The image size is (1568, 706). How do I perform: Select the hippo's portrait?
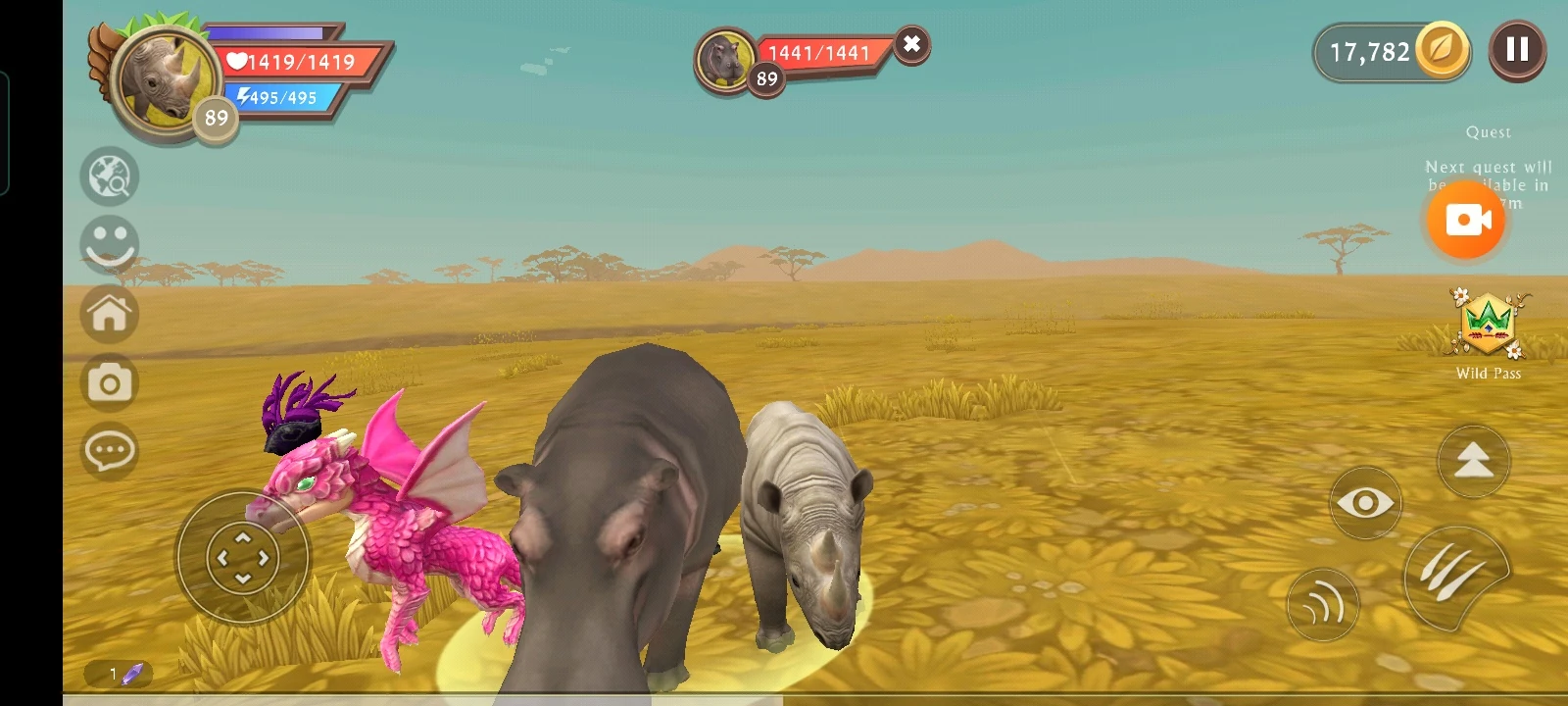tap(724, 57)
